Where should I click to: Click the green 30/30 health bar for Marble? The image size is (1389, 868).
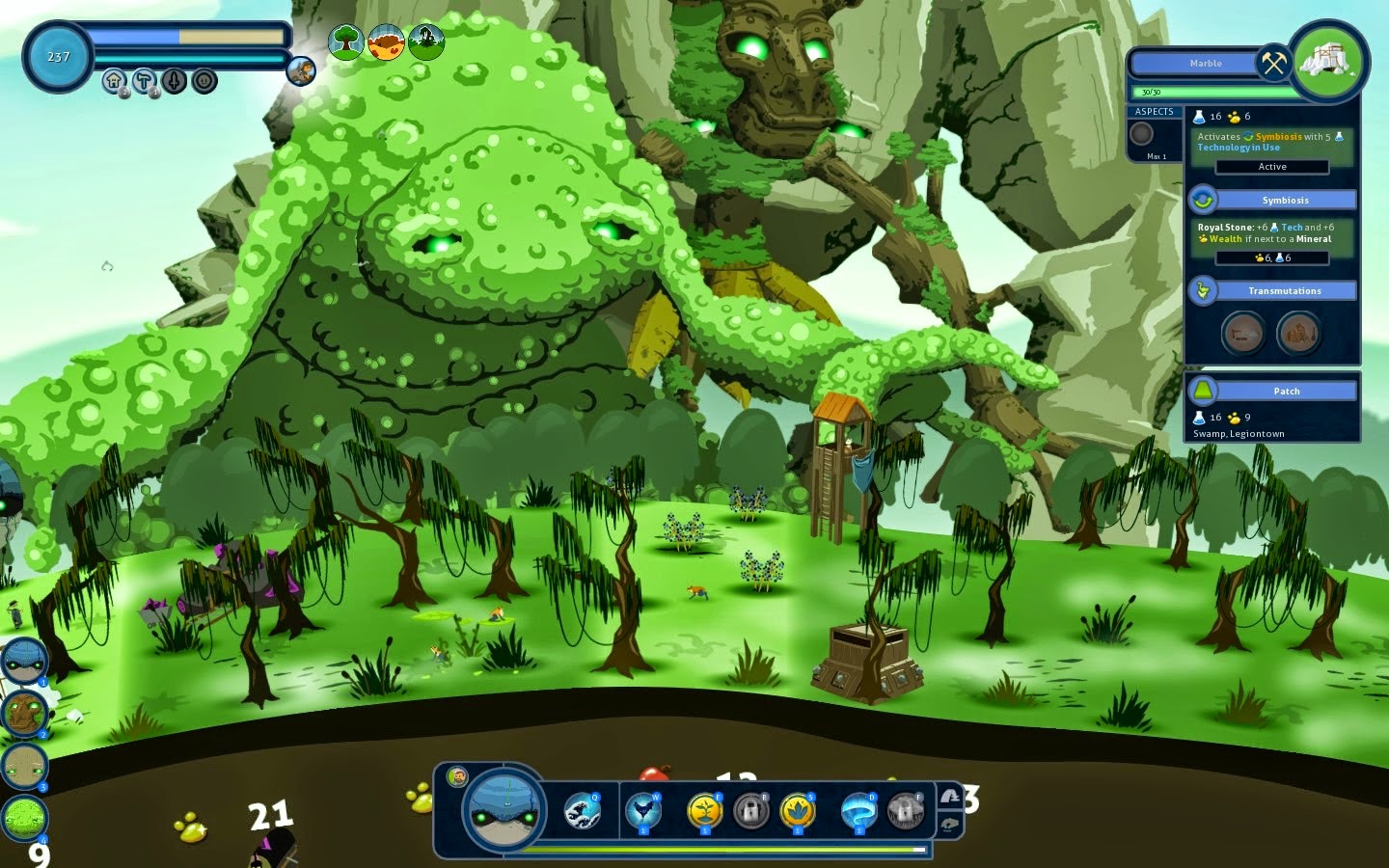(x=1215, y=92)
